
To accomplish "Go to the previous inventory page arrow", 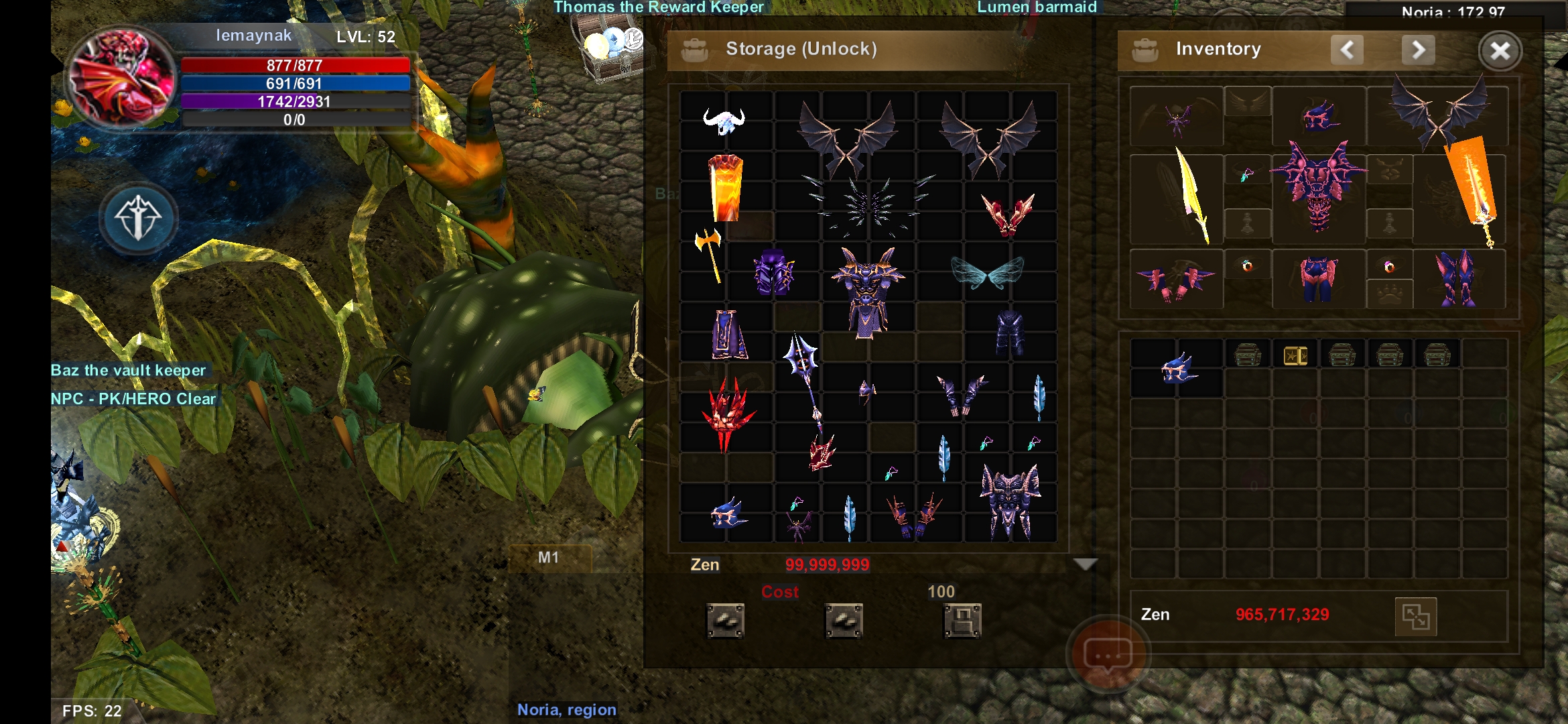I will [x=1347, y=50].
